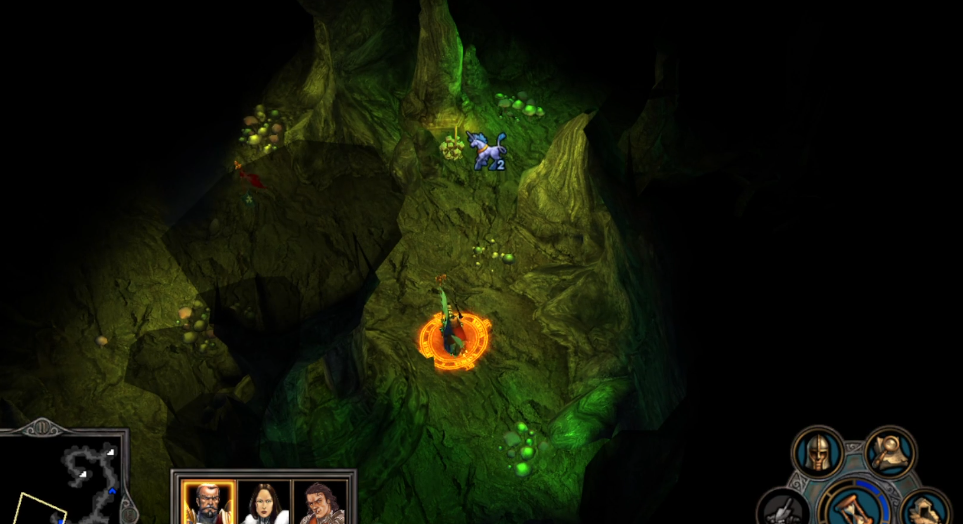Click the round button on minimap's right edge
The height and width of the screenshot is (524, 963).
point(128,510)
